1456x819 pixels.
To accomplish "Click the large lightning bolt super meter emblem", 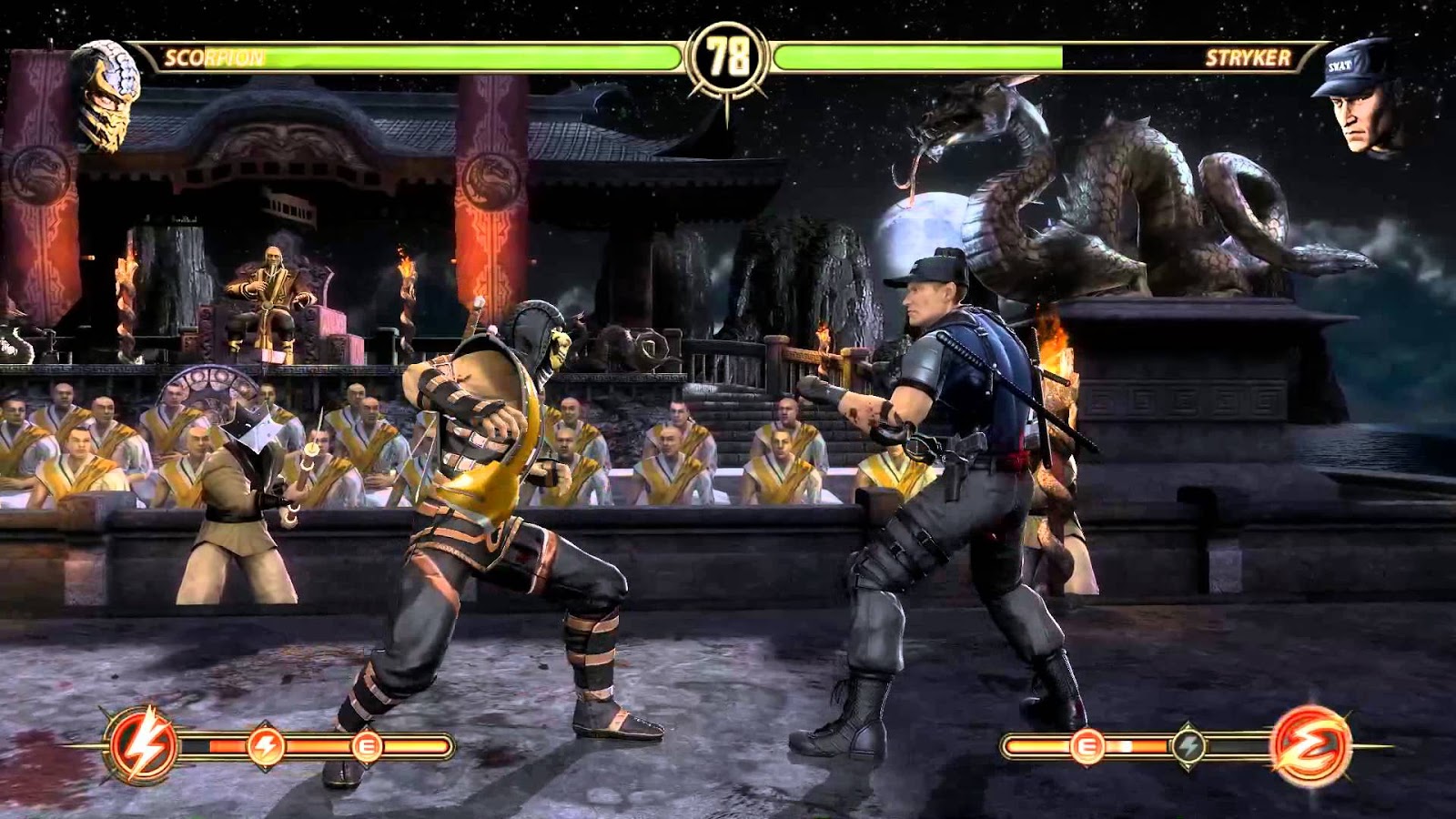I will 141,742.
